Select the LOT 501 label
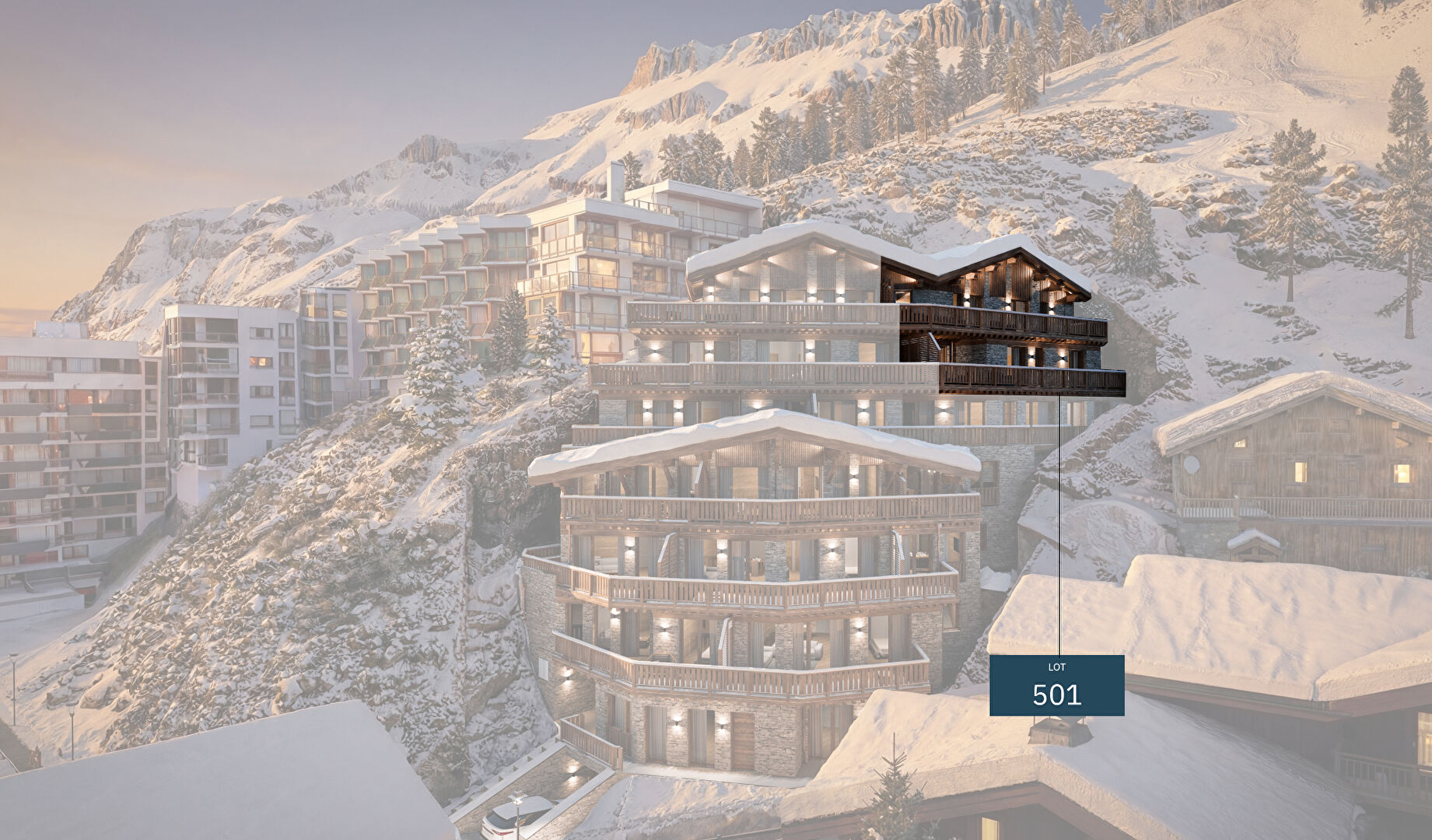Screen dimensions: 1432x840 (1056, 685)
